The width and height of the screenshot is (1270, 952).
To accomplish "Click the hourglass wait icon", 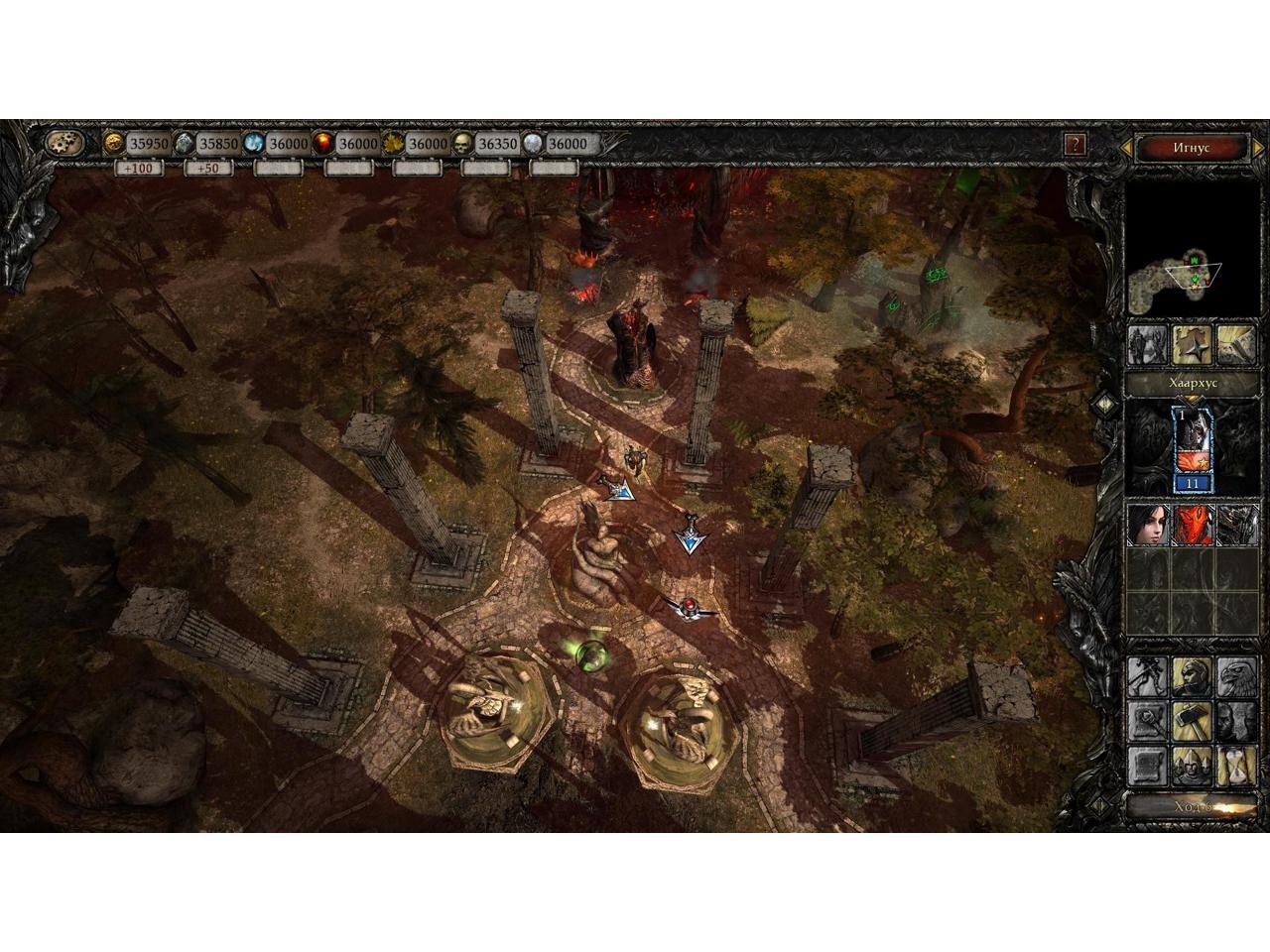I will pyautogui.click(x=1235, y=766).
